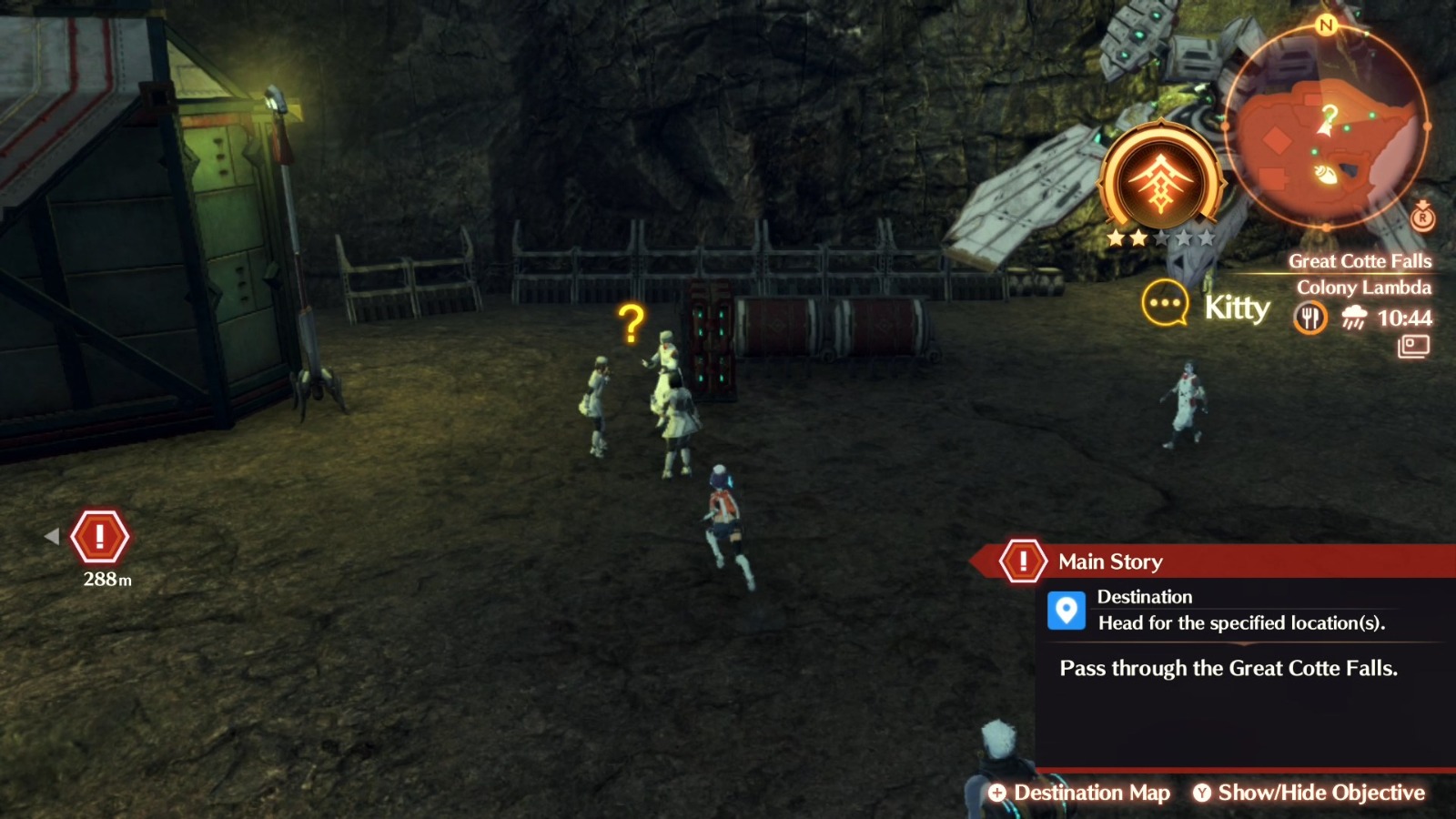Click the Main Story exclamation badge
The height and width of the screenshot is (819, 1456).
click(1024, 560)
